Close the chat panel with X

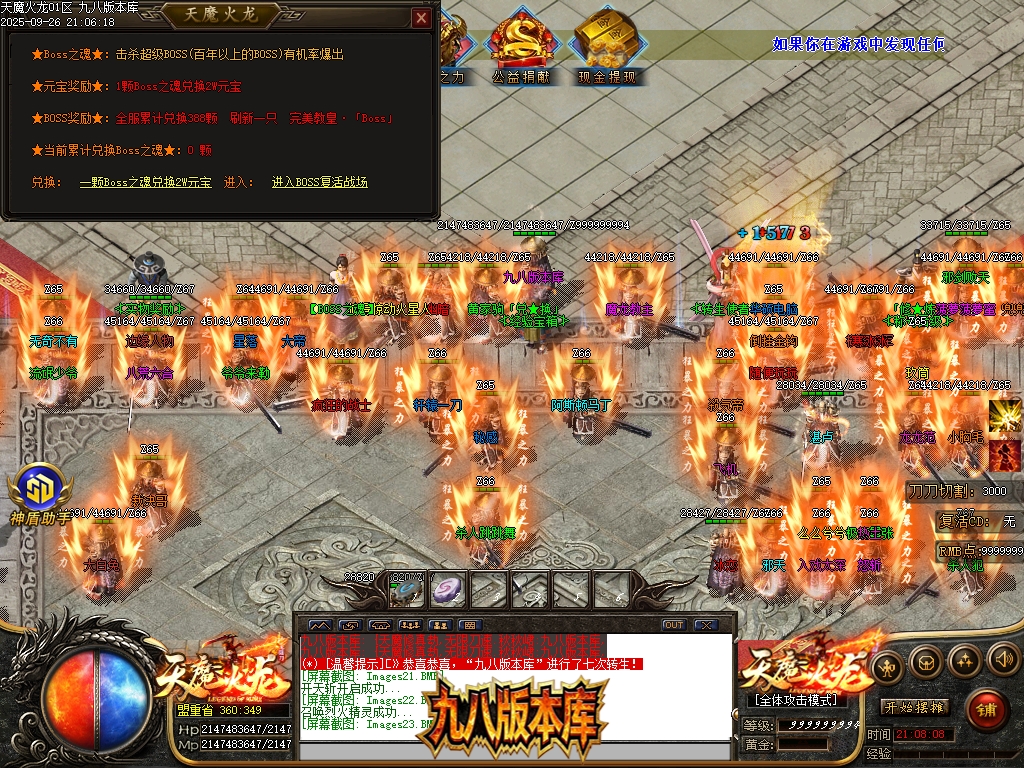(x=706, y=625)
